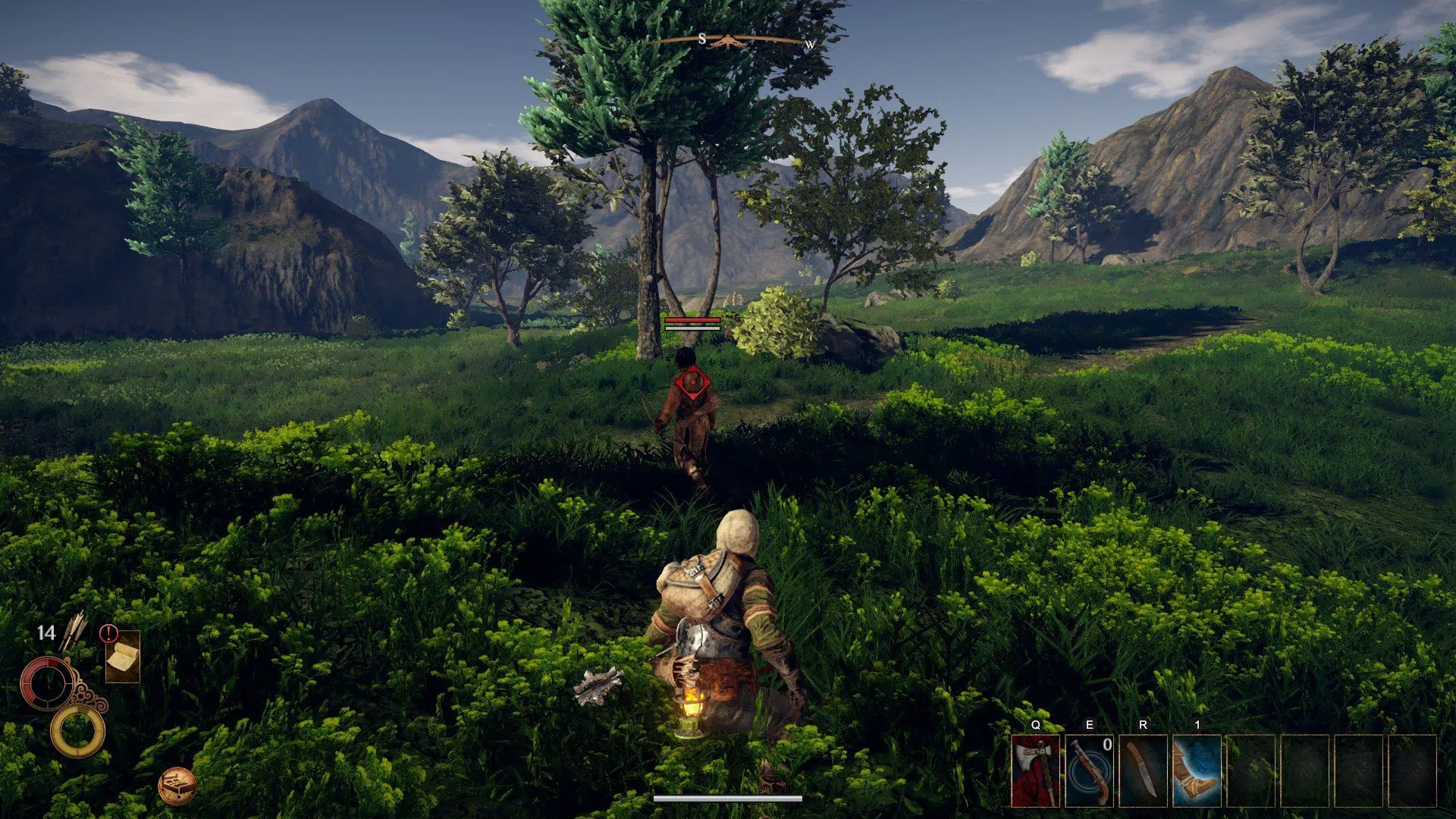Click the middle empty quickslot
The height and width of the screenshot is (819, 1456).
click(1307, 770)
